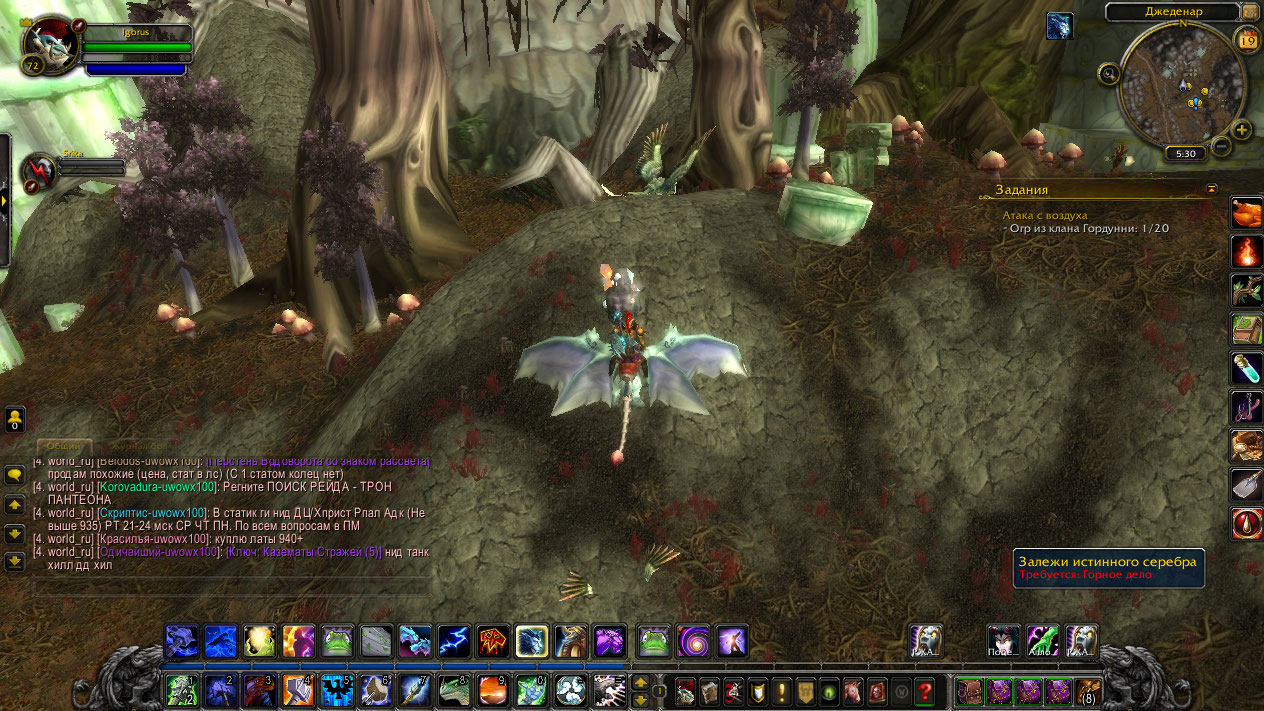Open the quest log exclamation mark button
This screenshot has width=1264, height=711.
781,690
